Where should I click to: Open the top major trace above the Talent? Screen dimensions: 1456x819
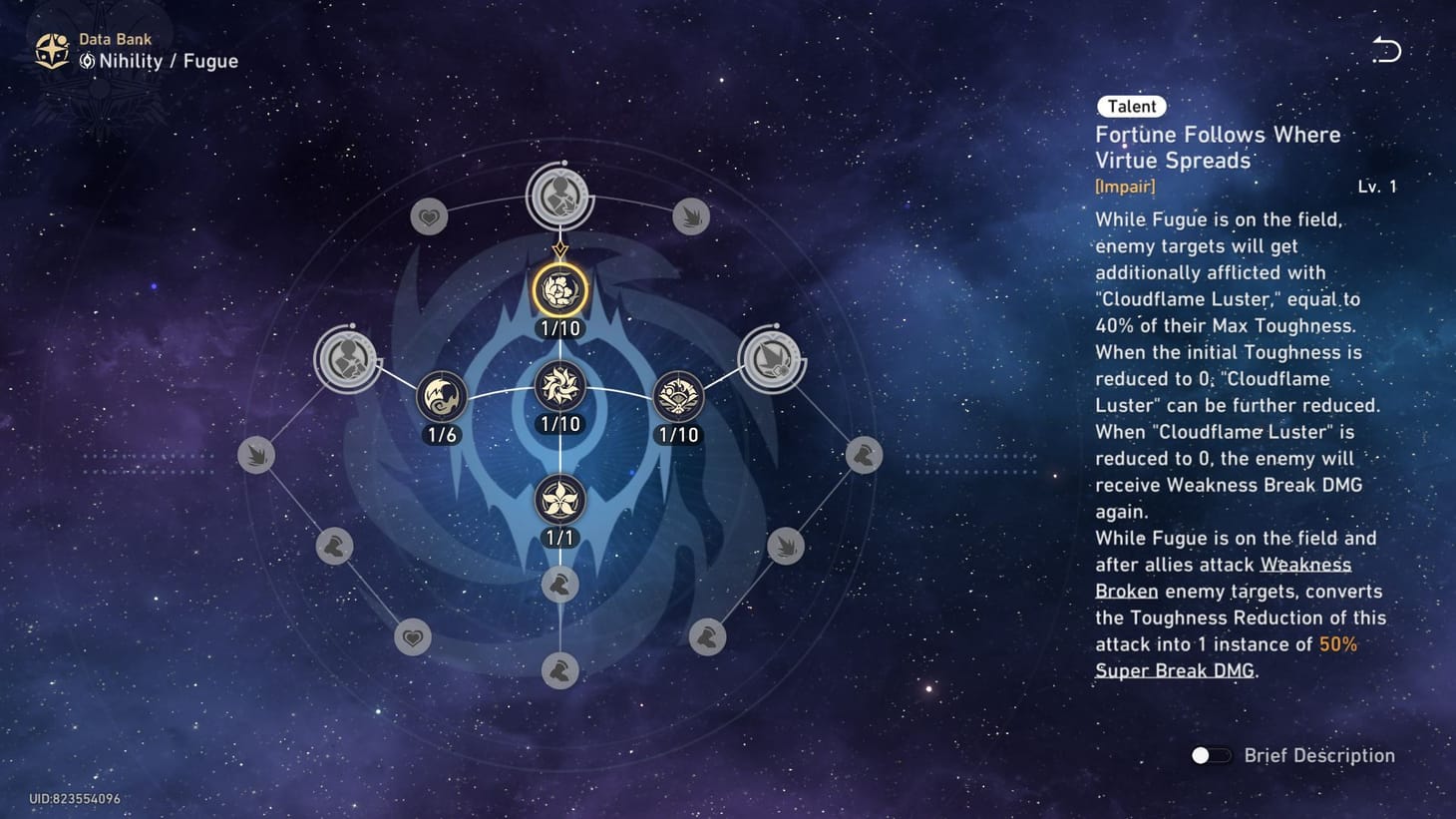tap(560, 196)
